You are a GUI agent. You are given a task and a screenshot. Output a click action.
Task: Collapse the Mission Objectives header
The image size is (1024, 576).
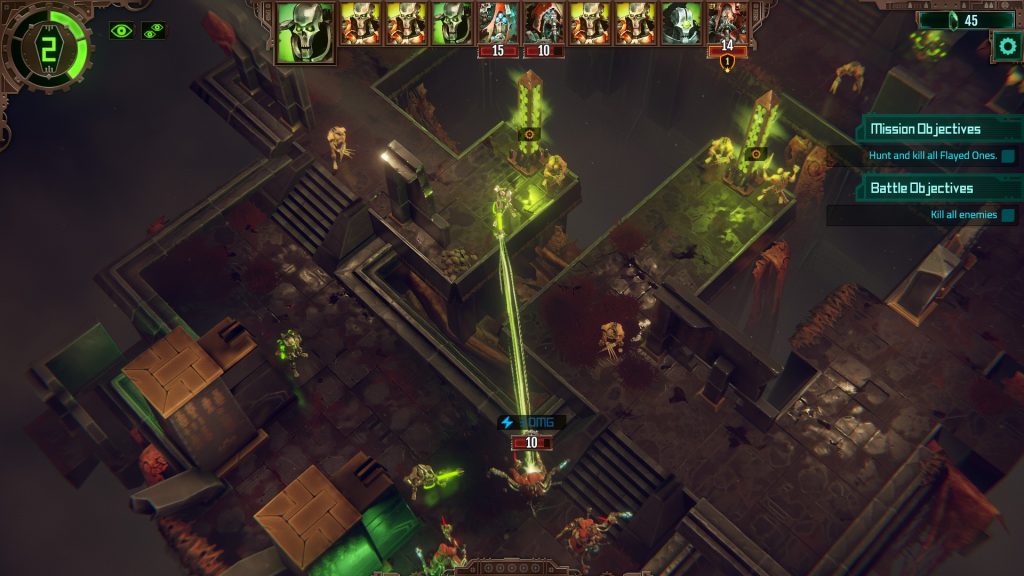[925, 129]
